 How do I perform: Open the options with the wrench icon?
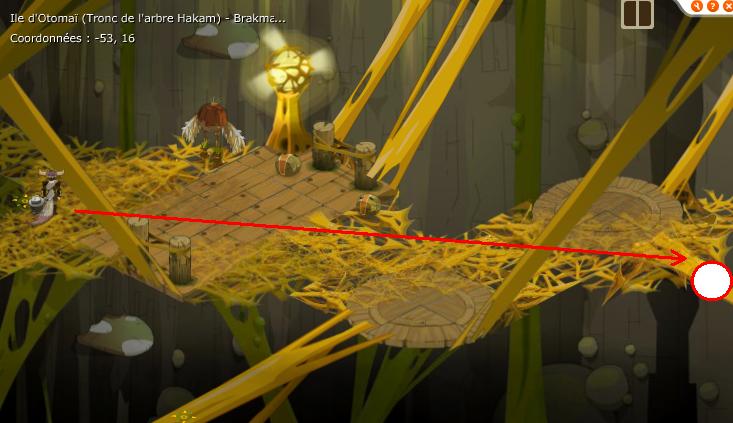point(695,4)
